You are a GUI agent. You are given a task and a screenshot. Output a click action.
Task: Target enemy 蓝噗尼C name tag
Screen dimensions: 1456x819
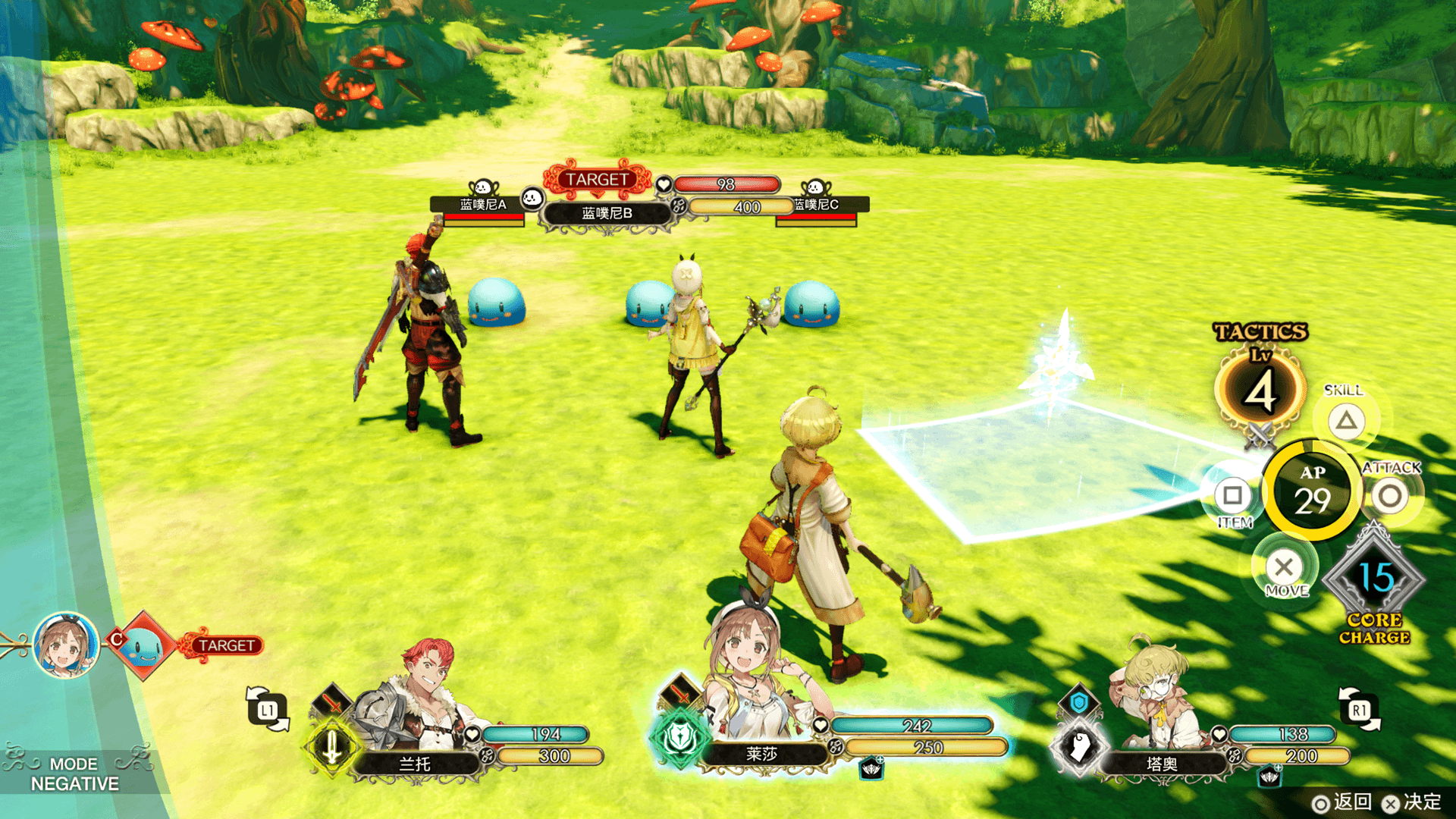pos(817,204)
